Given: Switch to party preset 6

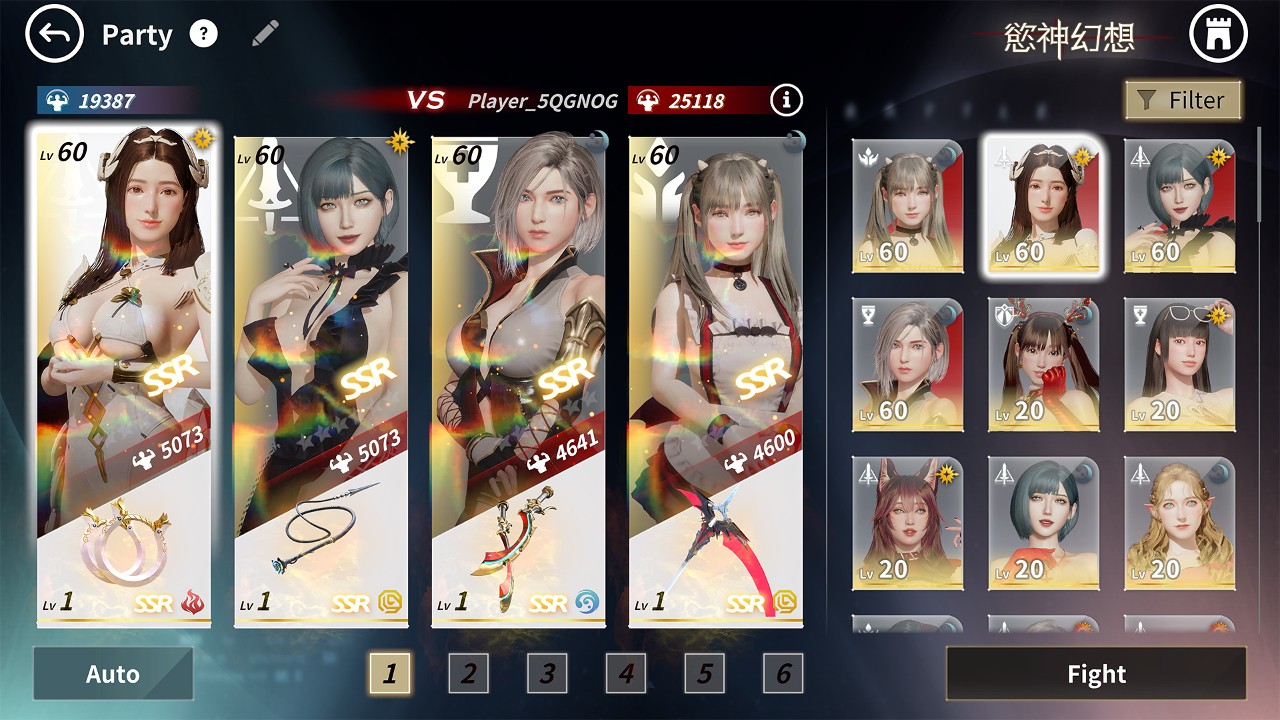Looking at the screenshot, I should (783, 674).
